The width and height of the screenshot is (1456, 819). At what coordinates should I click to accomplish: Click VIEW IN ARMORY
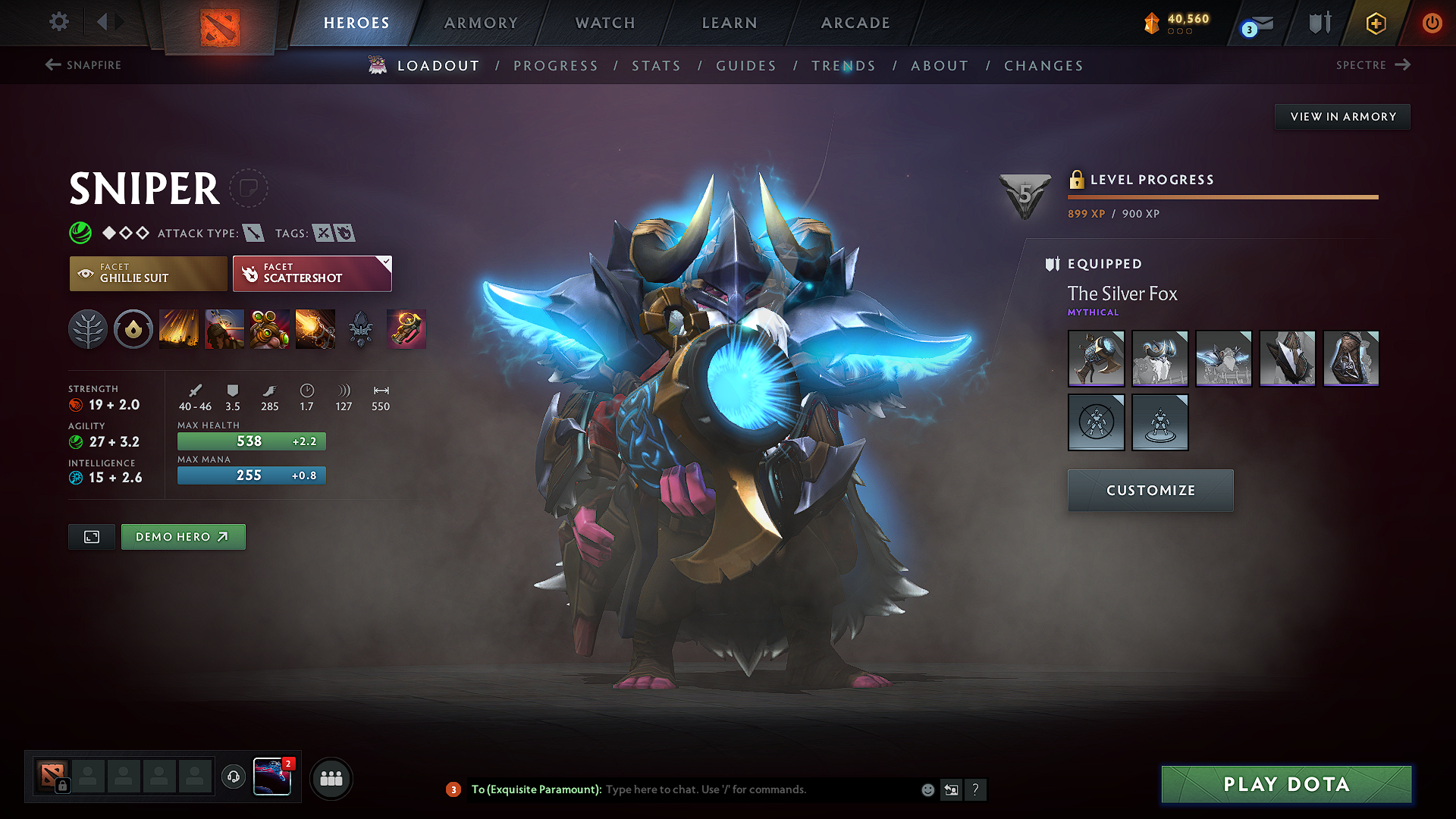[x=1342, y=116]
